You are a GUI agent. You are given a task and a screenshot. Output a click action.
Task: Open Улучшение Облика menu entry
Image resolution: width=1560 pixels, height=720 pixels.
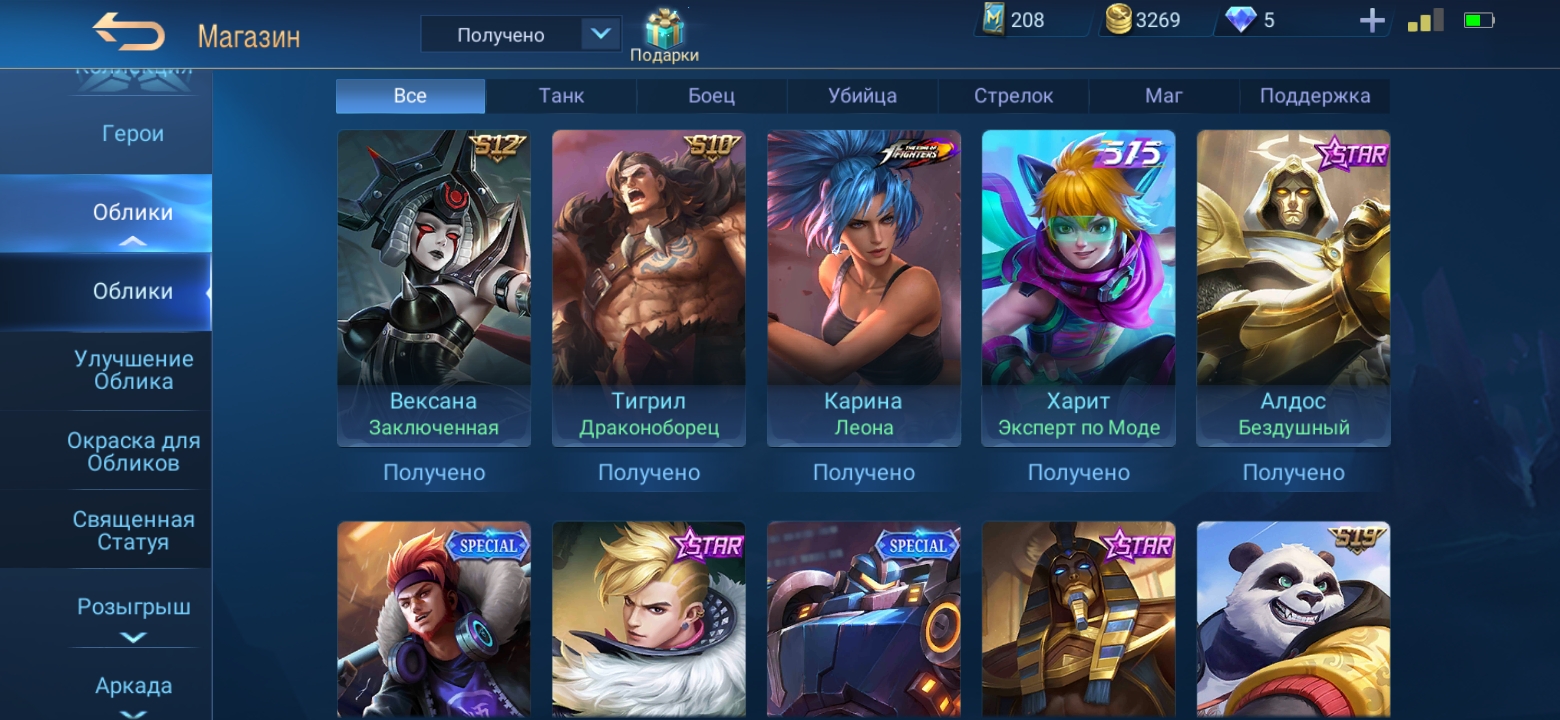133,370
